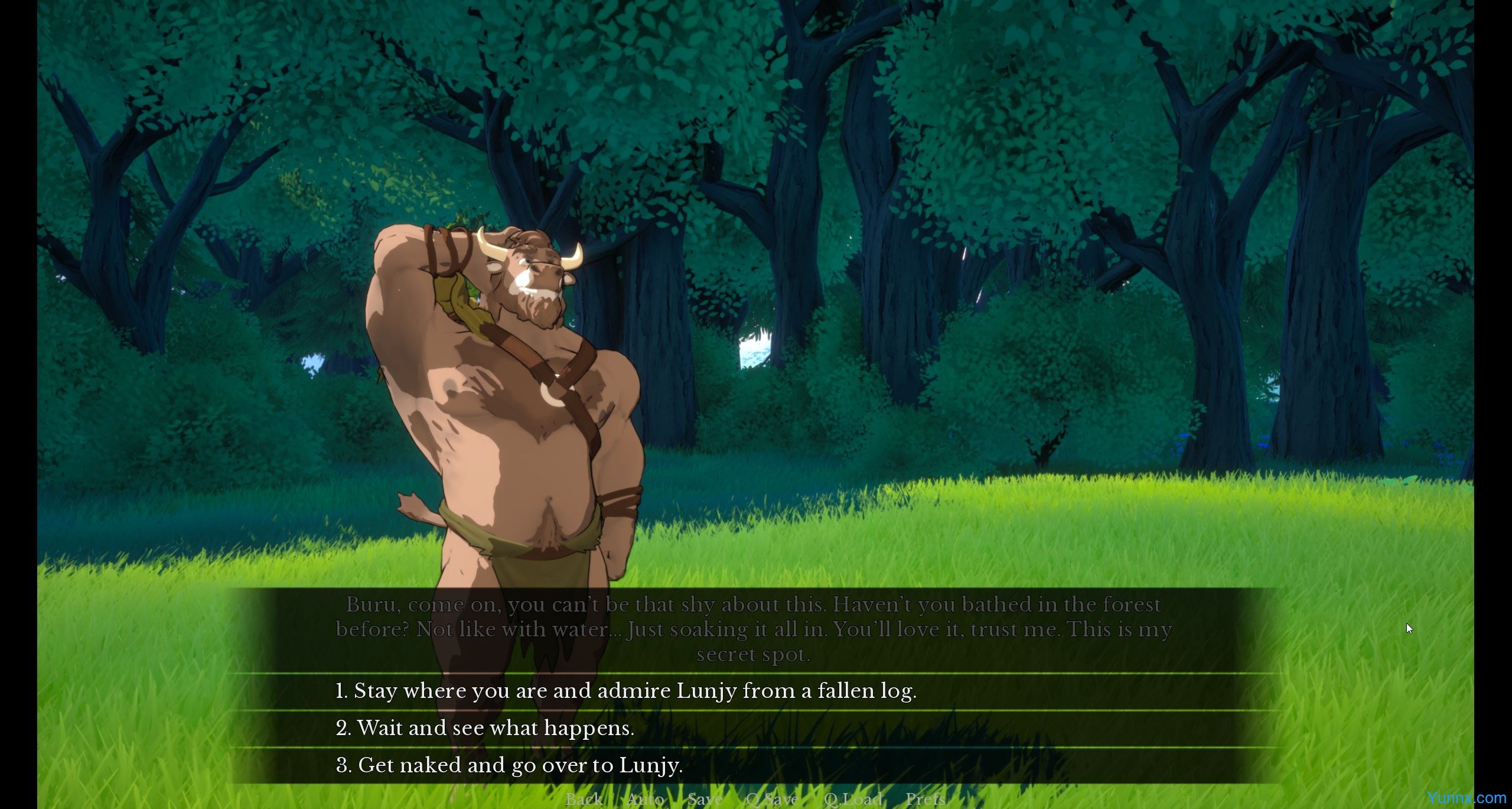Open the Prefs settings

[x=925, y=800]
